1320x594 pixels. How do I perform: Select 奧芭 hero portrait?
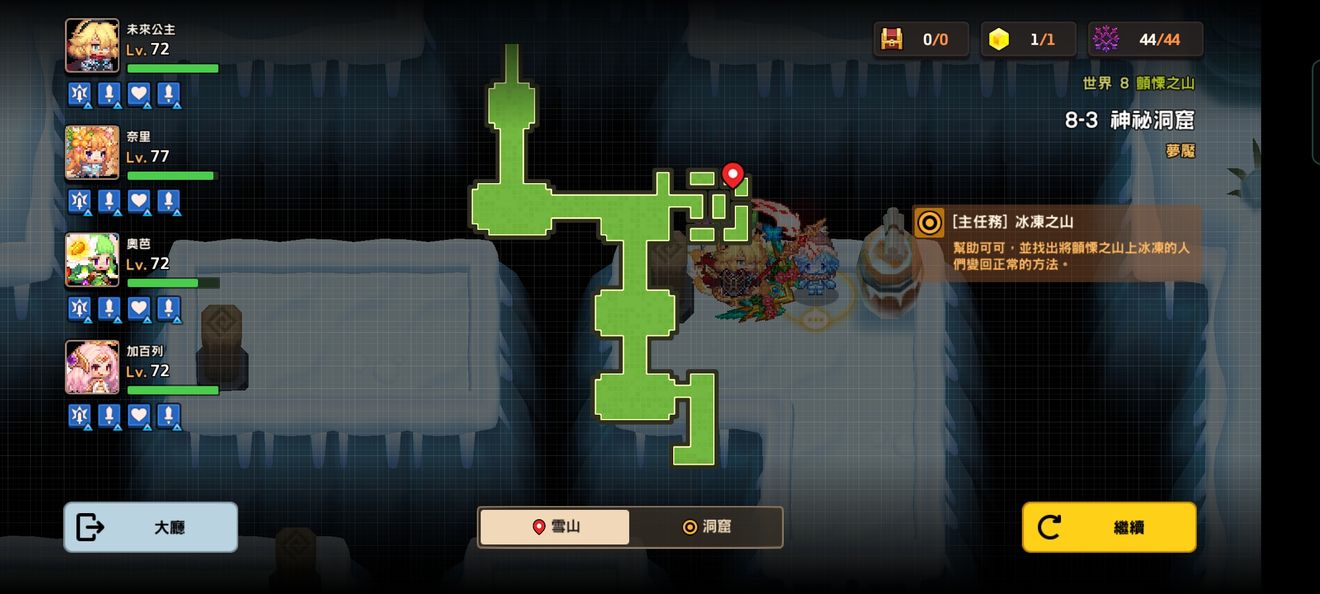coord(92,260)
